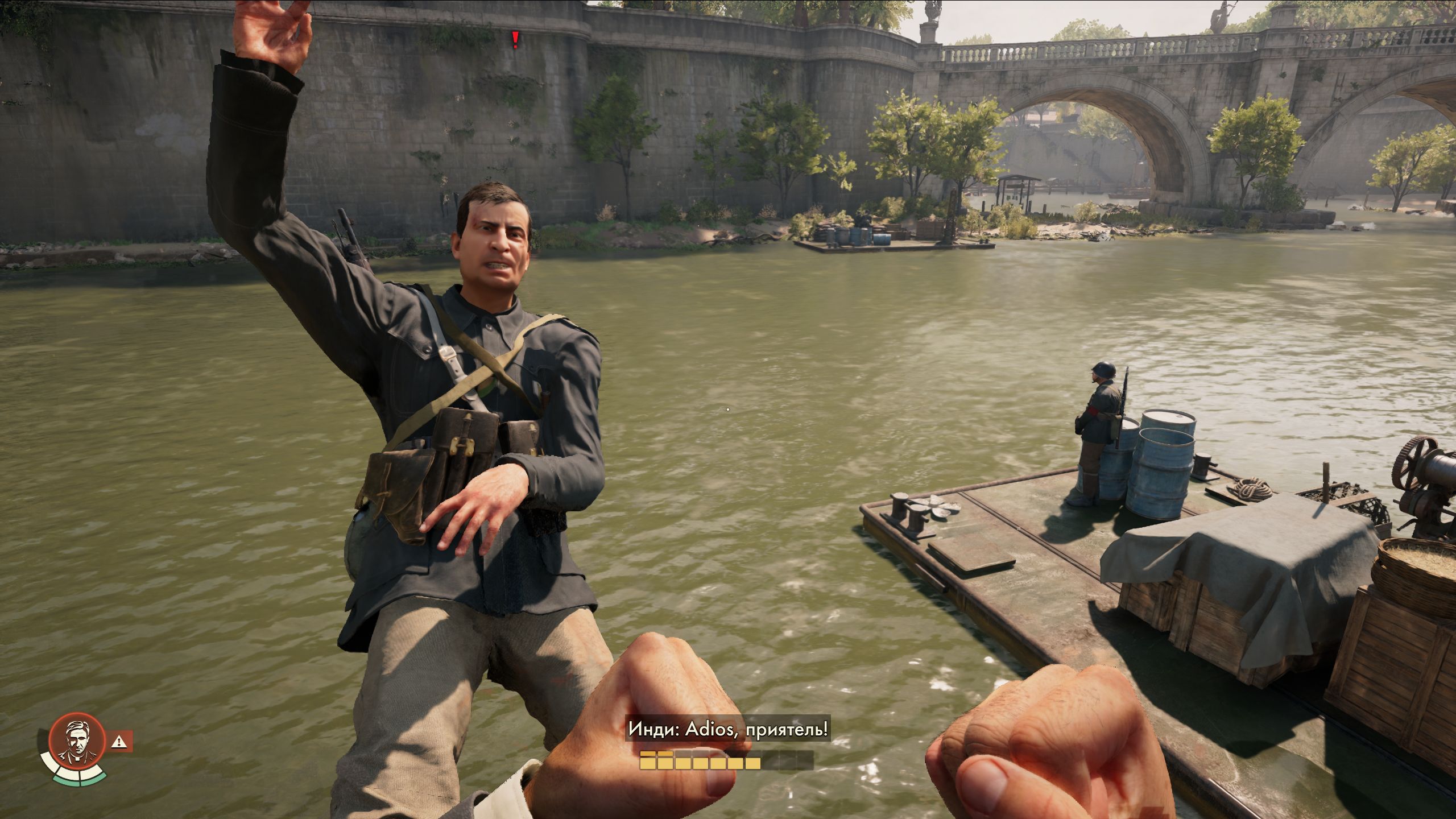Select the warning triangle alert icon
Screen dimensions: 1456x819
[119, 741]
